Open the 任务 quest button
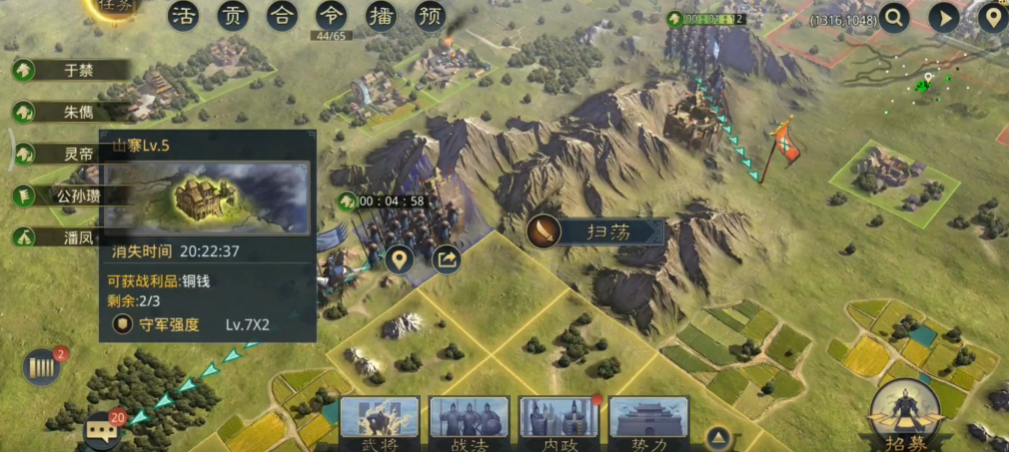 (119, 8)
